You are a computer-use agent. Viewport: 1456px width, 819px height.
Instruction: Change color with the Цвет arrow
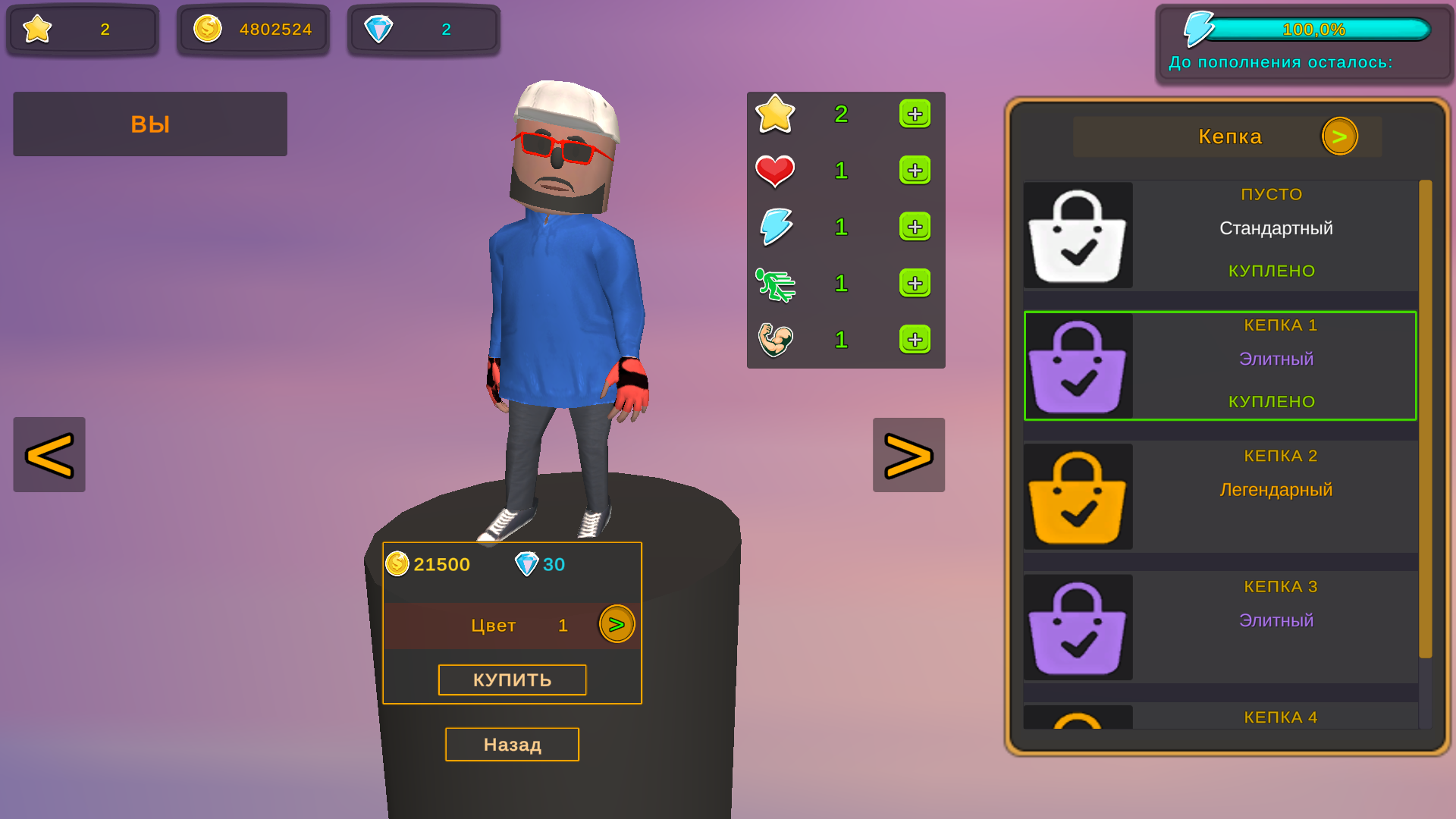coord(616,624)
